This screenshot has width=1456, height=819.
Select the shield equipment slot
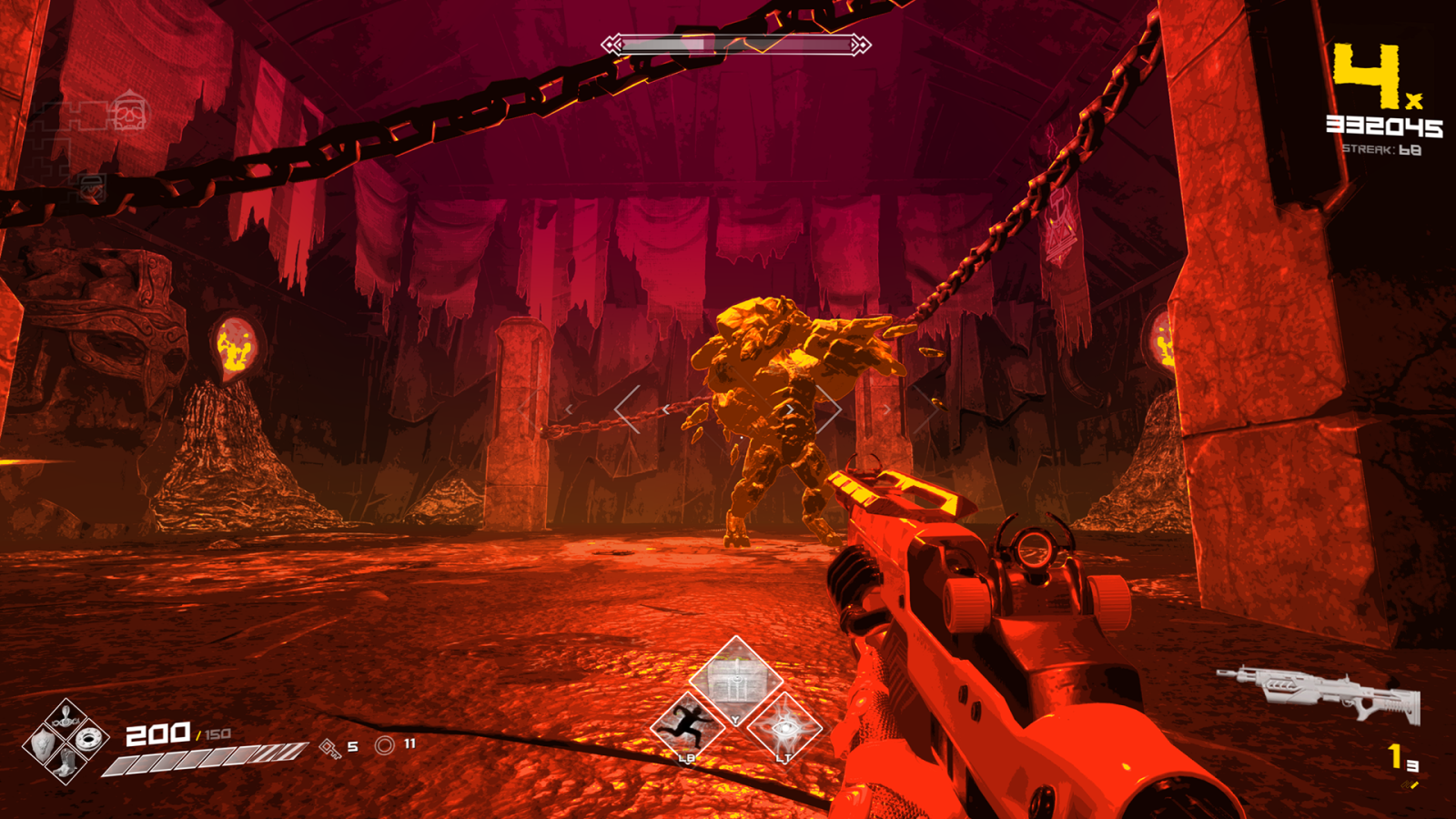pyautogui.click(x=43, y=743)
